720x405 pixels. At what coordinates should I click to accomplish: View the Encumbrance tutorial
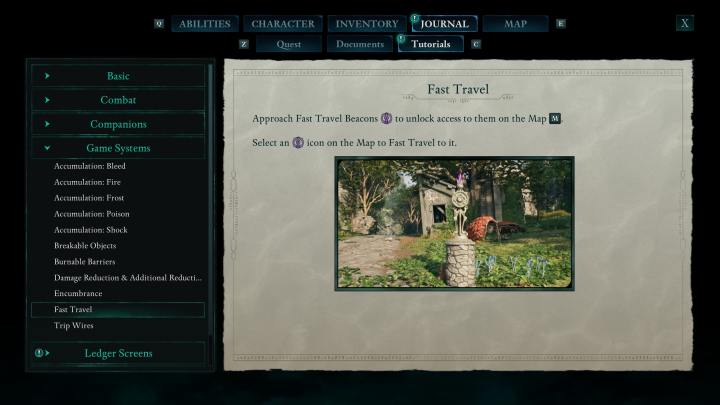(x=78, y=294)
